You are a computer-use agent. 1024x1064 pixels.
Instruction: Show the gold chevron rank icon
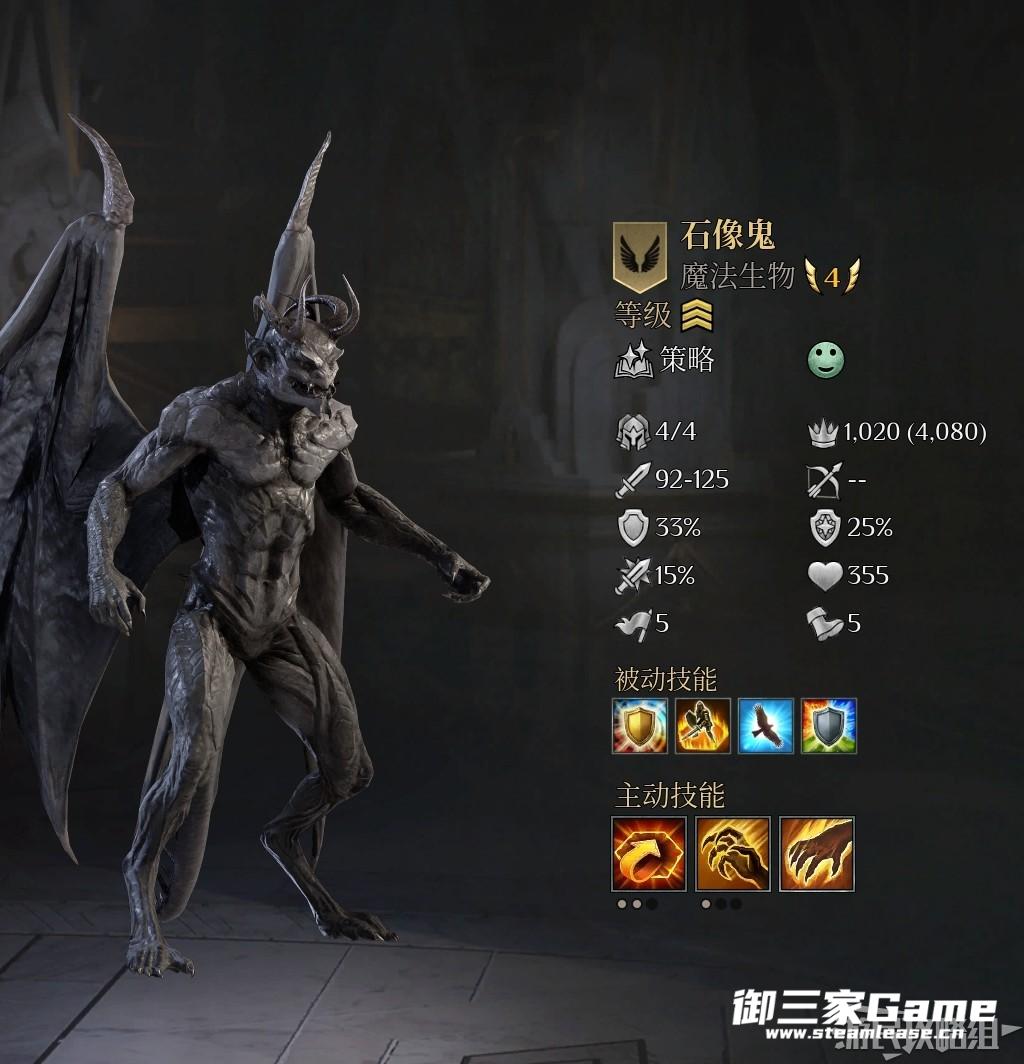697,316
